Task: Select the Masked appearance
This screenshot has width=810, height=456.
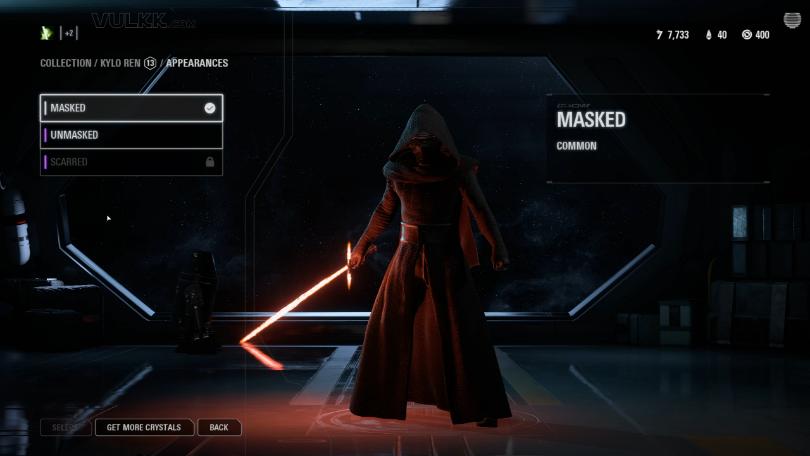Action: tap(130, 108)
